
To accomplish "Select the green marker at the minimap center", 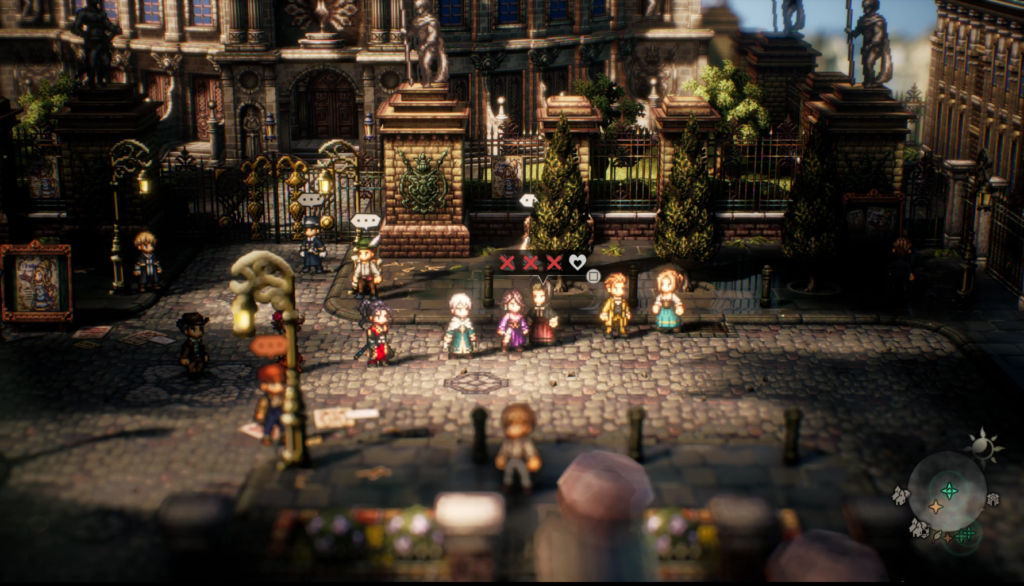I will pyautogui.click(x=947, y=490).
